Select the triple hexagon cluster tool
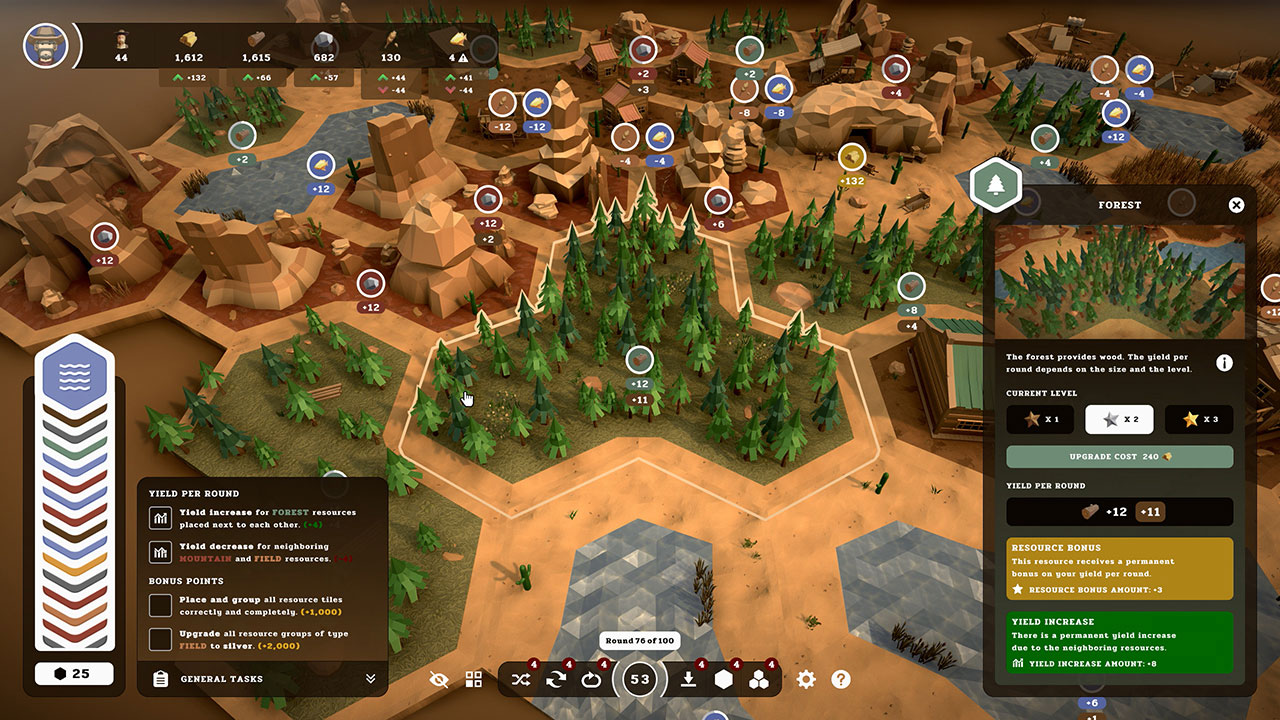 pyautogui.click(x=760, y=679)
